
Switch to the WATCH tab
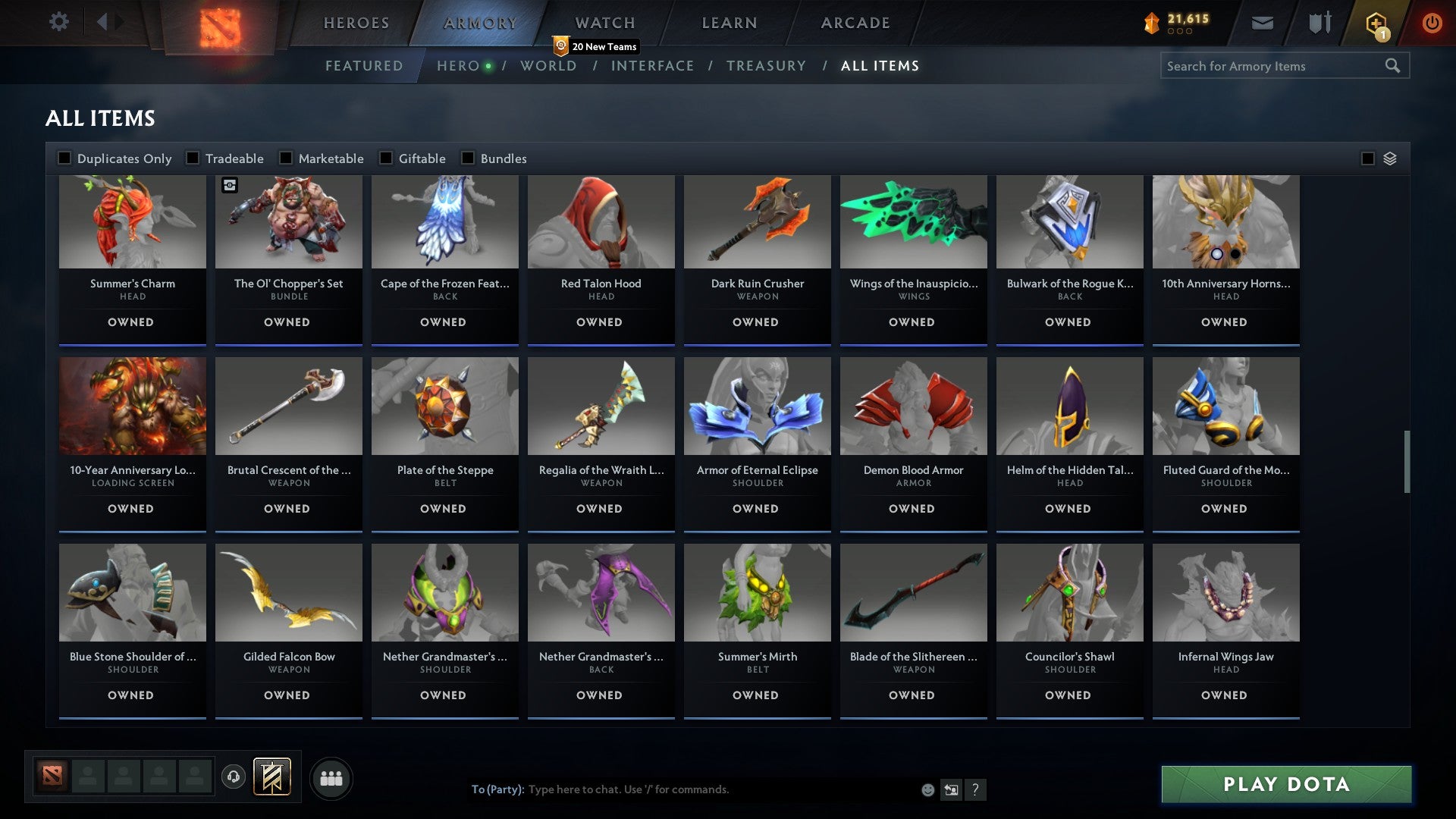604,23
